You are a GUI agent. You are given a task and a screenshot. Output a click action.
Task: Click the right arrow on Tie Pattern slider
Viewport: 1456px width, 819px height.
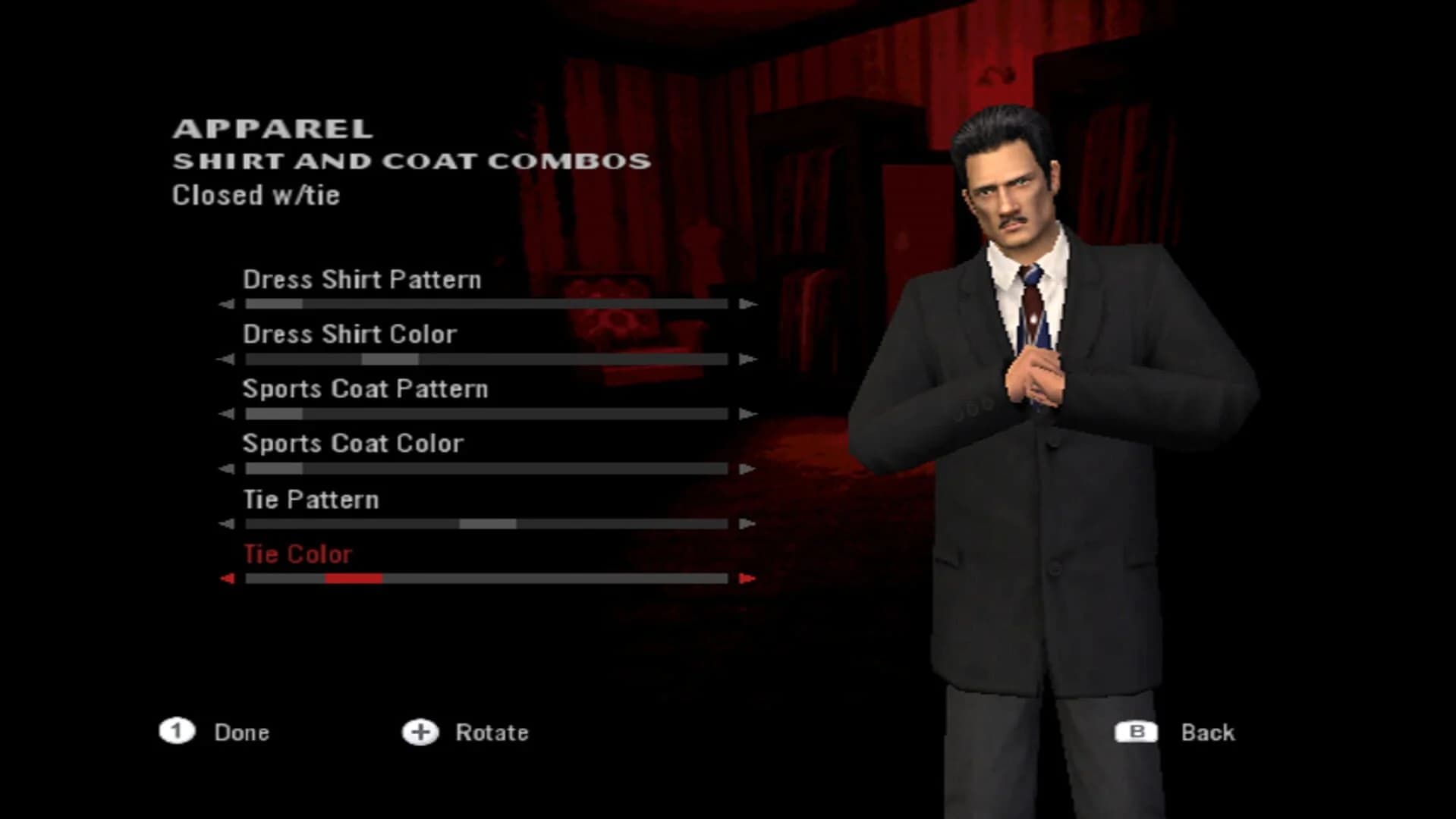748,522
